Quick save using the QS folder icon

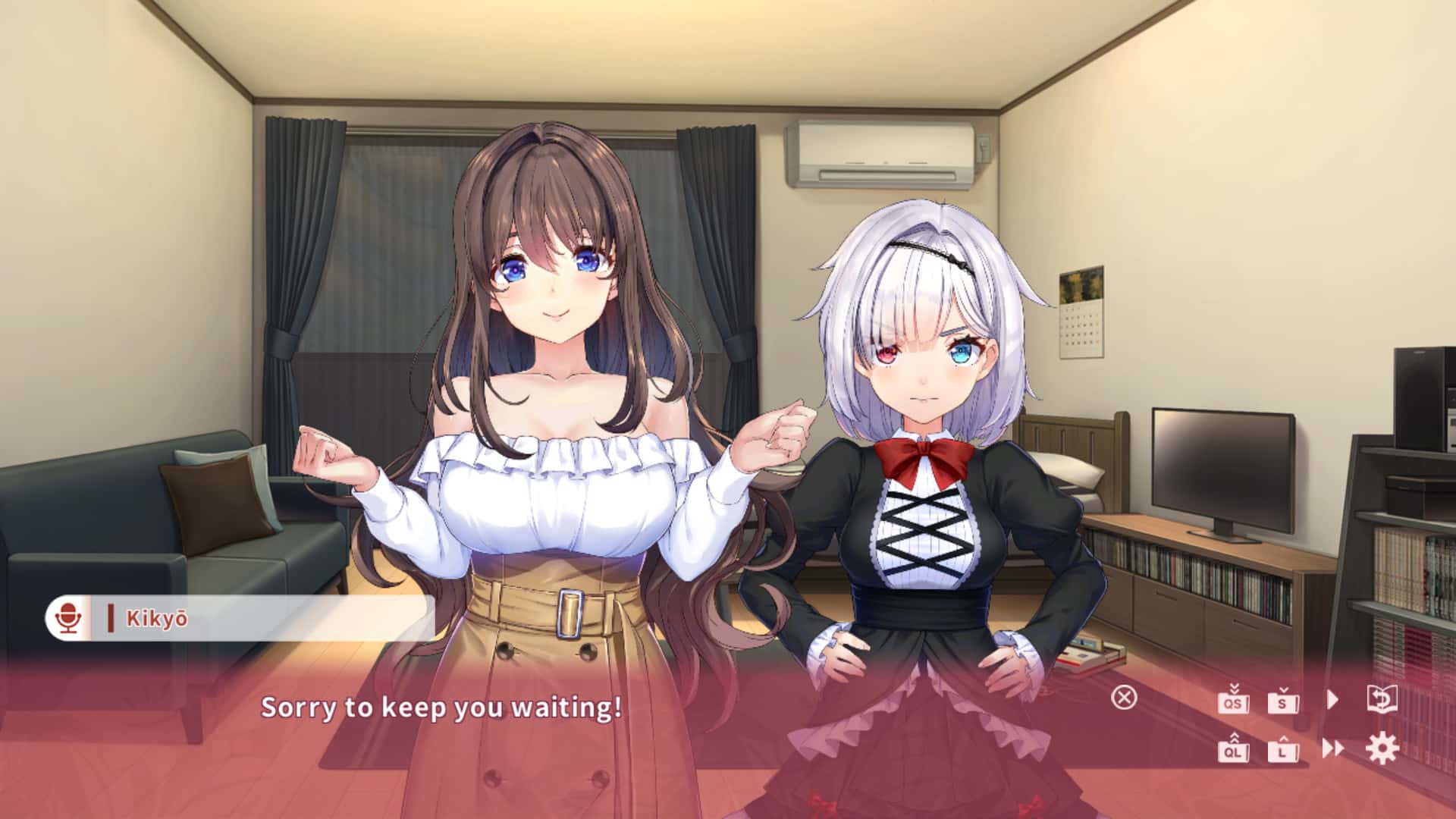click(1234, 701)
